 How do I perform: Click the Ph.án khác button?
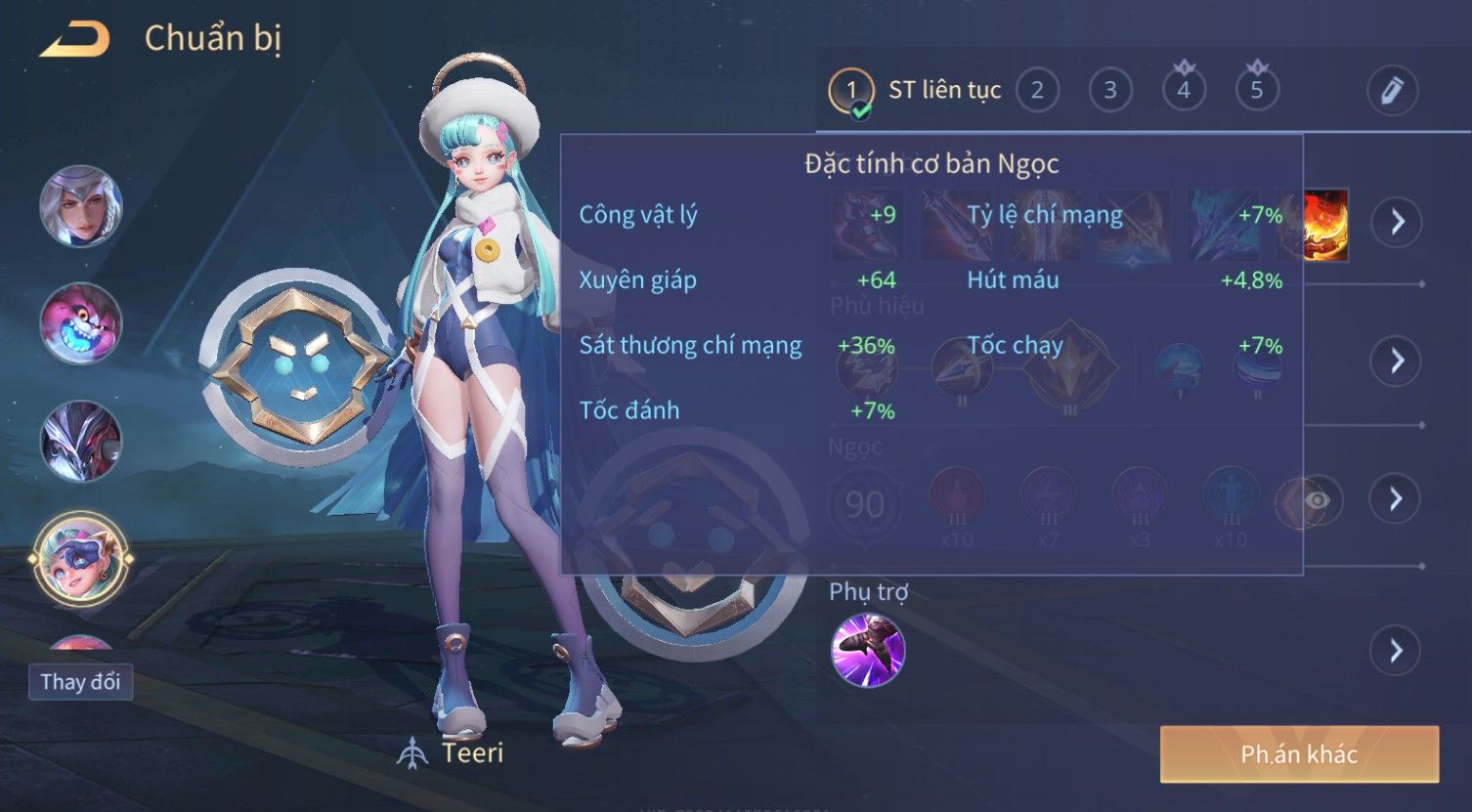1299,754
